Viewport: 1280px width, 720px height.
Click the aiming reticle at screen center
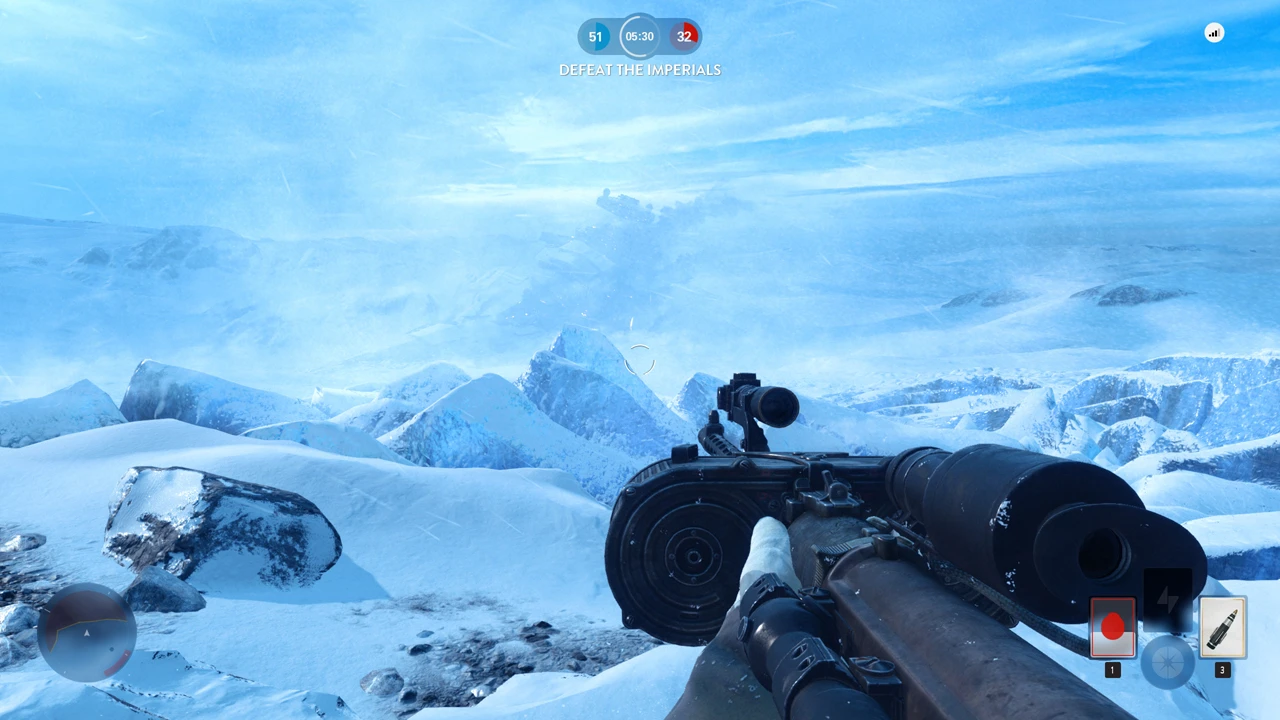click(x=640, y=360)
